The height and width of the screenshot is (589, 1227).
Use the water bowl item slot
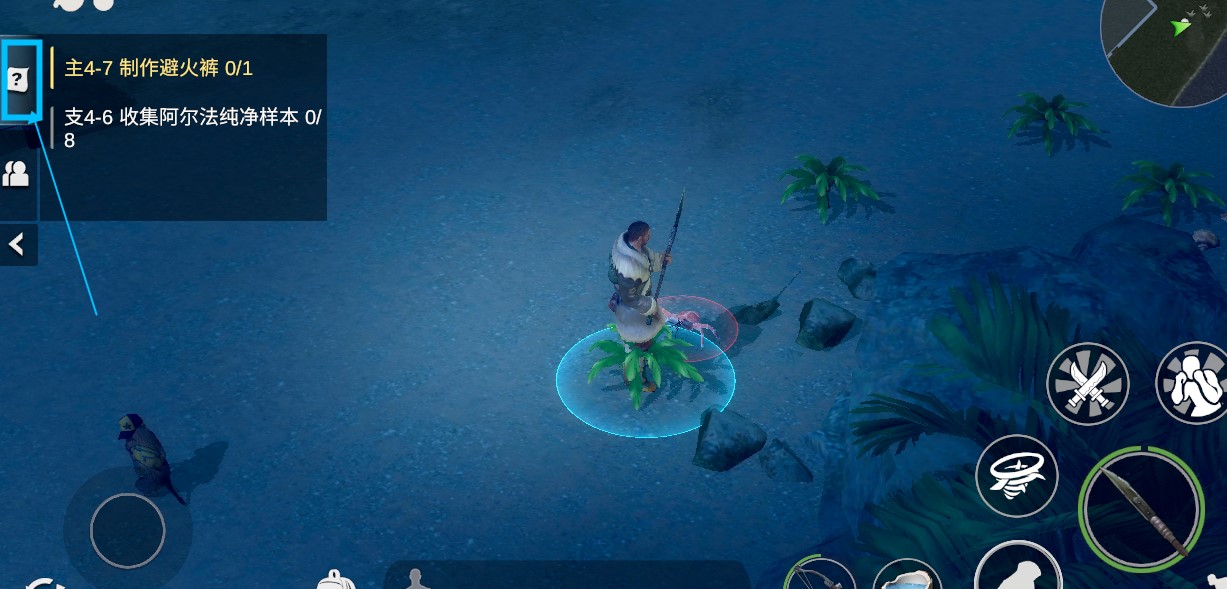[x=907, y=577]
